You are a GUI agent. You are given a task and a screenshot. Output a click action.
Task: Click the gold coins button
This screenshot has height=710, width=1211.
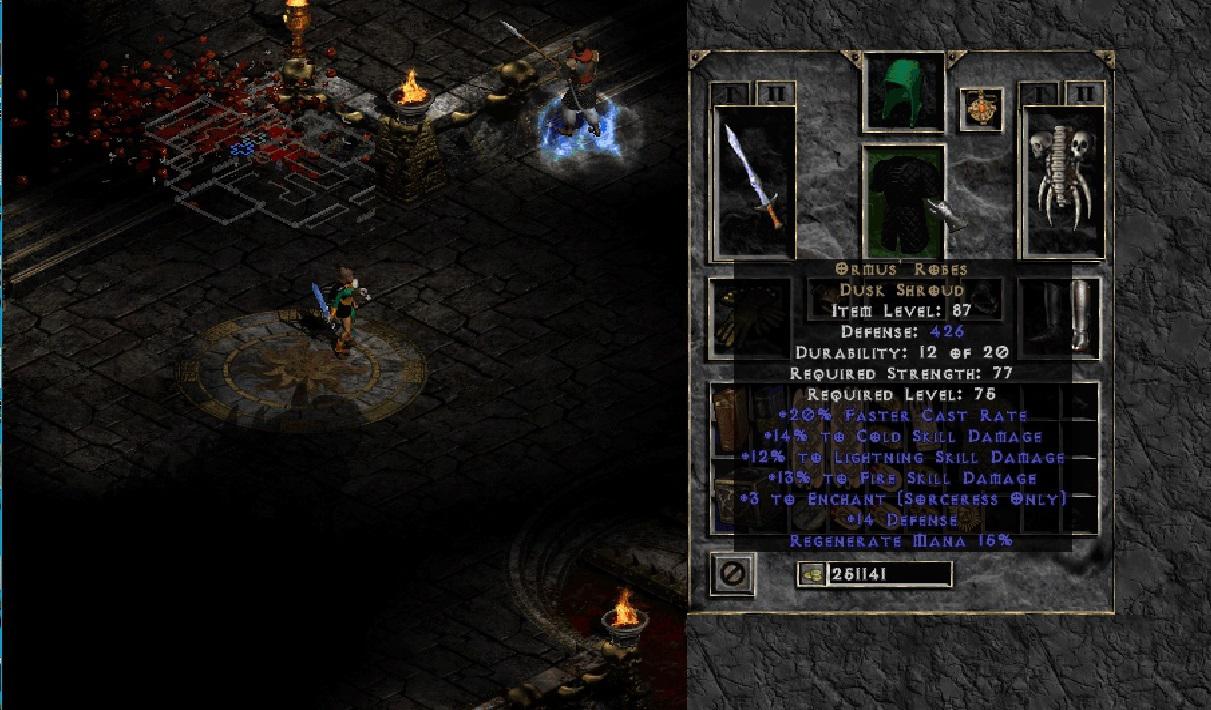[x=813, y=575]
